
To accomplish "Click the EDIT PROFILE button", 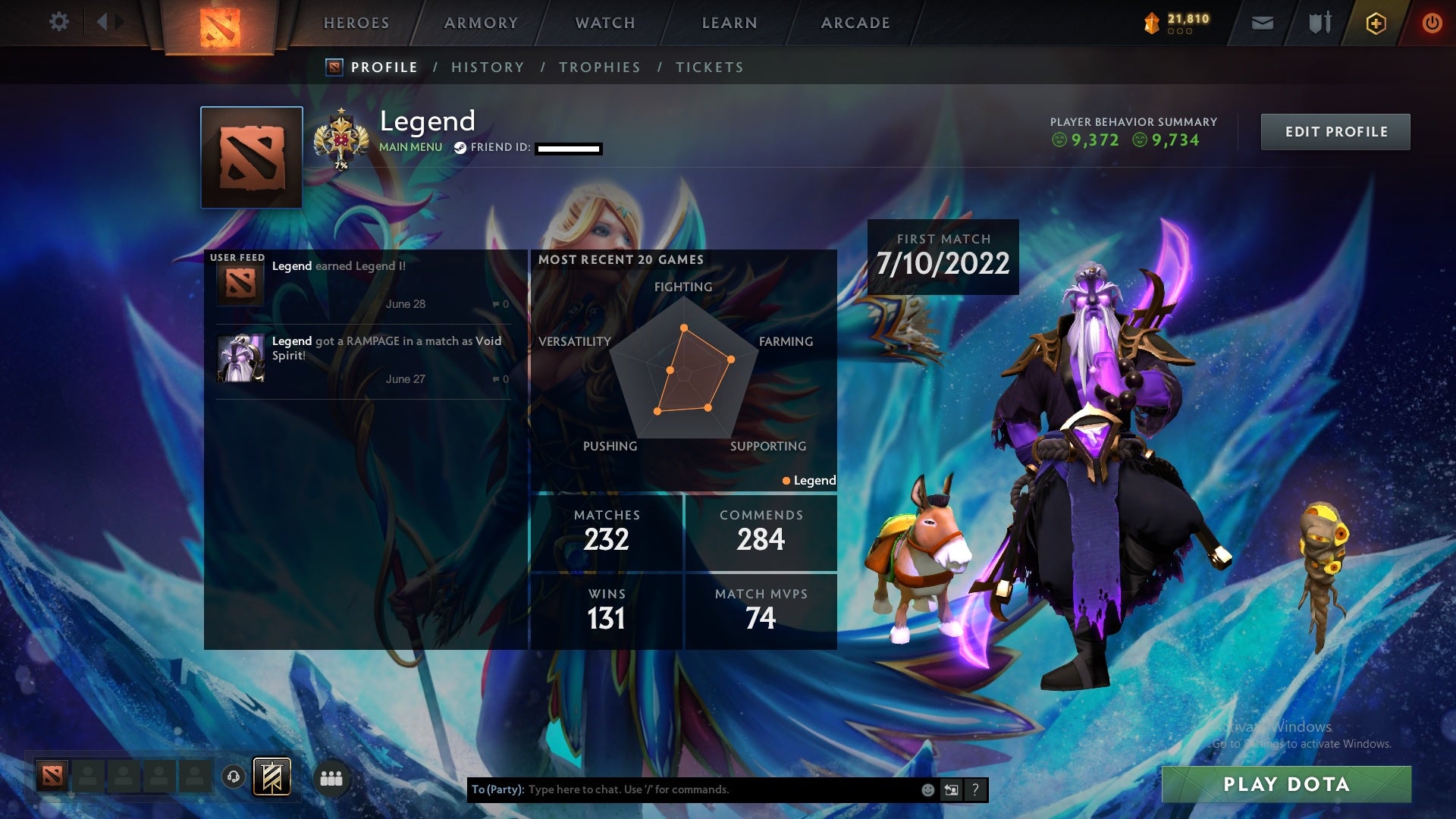I will [1335, 130].
